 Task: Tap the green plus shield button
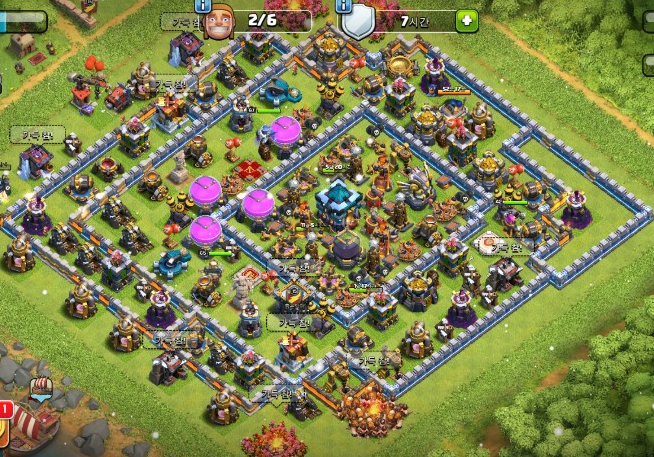(x=467, y=20)
